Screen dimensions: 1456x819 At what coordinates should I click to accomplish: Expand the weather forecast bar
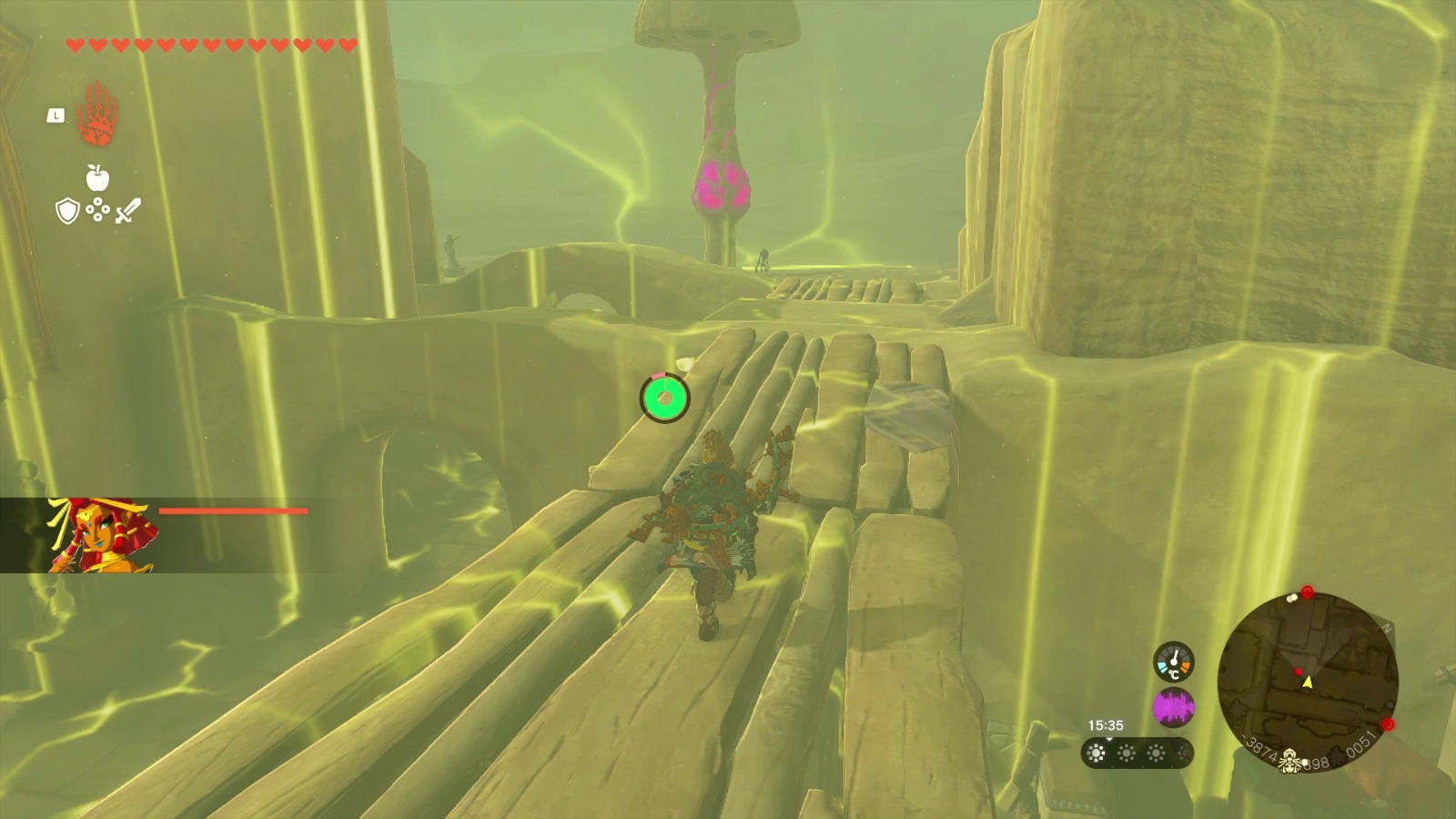1137,753
